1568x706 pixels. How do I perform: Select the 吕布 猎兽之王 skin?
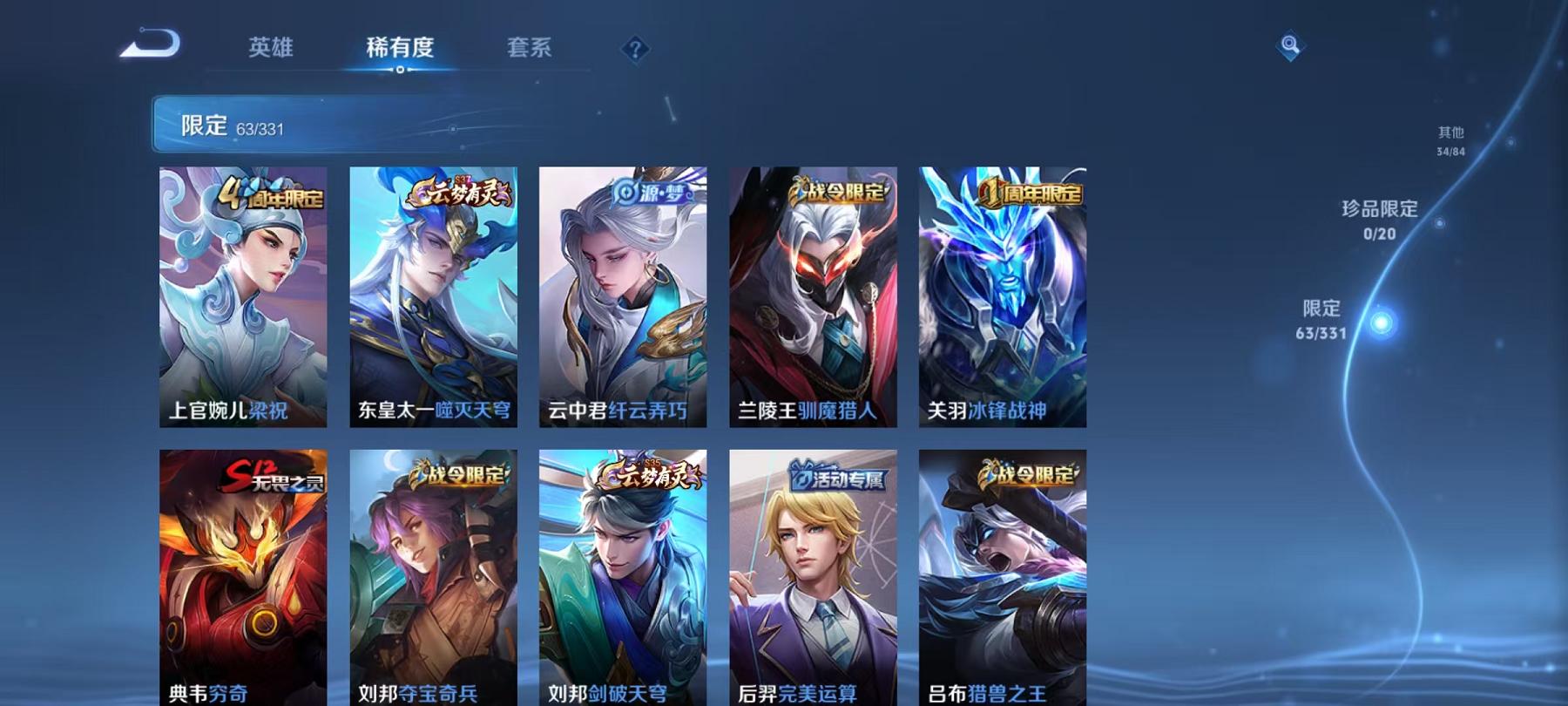(1003, 575)
